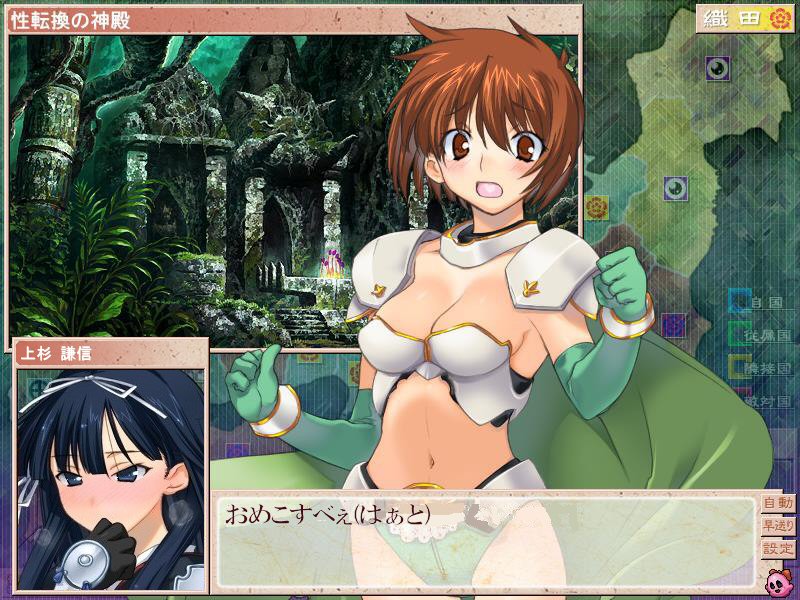Fast-forward dialogue using the 早送り button

[x=777, y=526]
